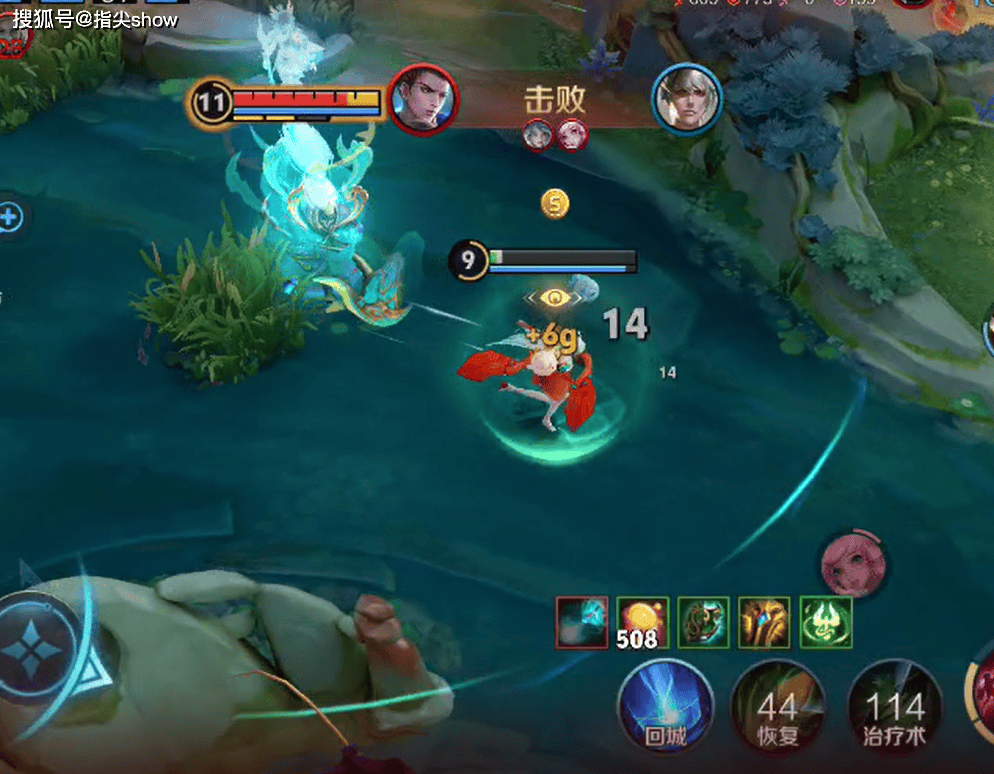
Task: Pick the golden armor item slot
Action: coord(764,622)
